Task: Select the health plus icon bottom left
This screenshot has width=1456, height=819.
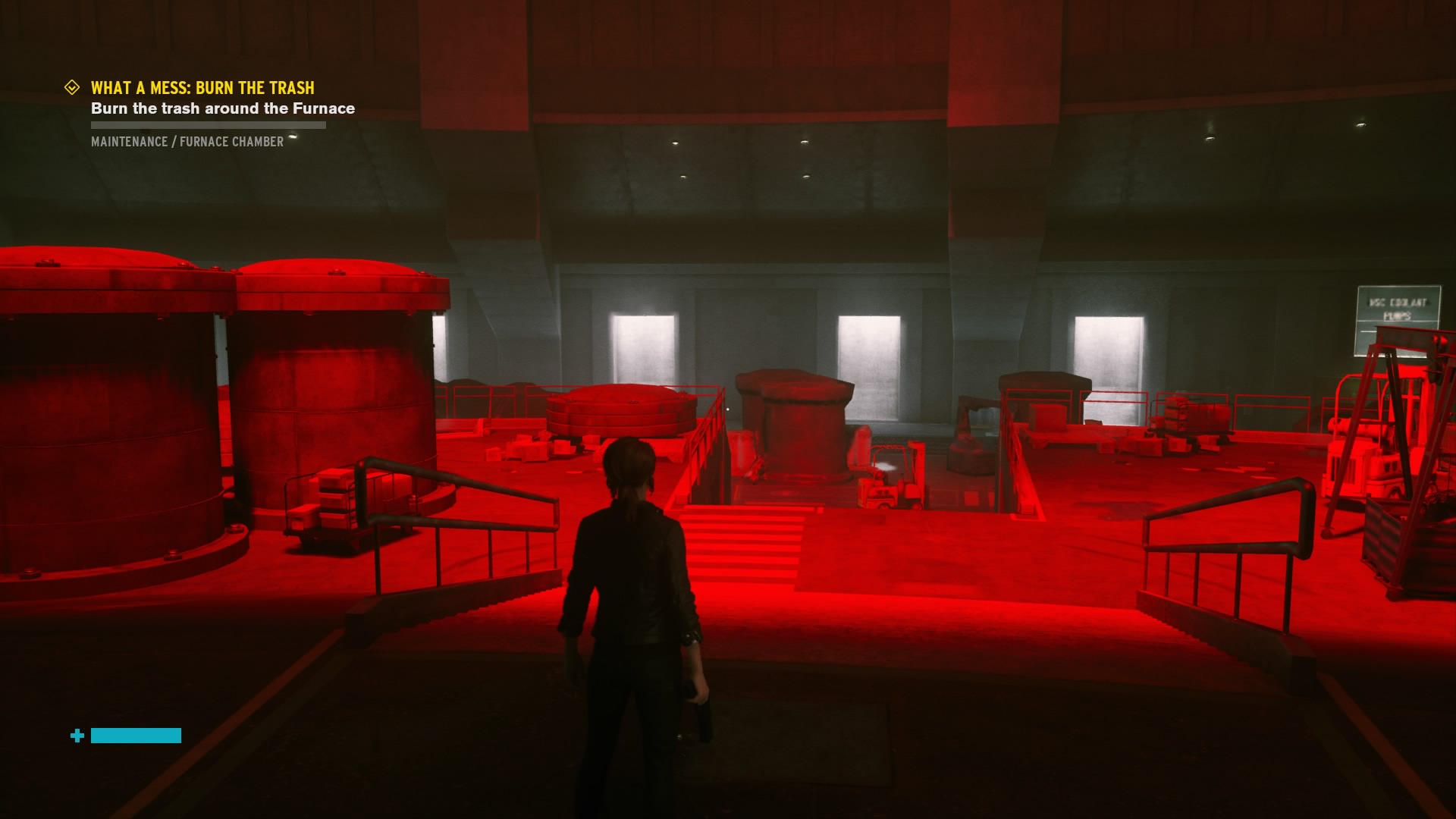Action: pyautogui.click(x=77, y=735)
